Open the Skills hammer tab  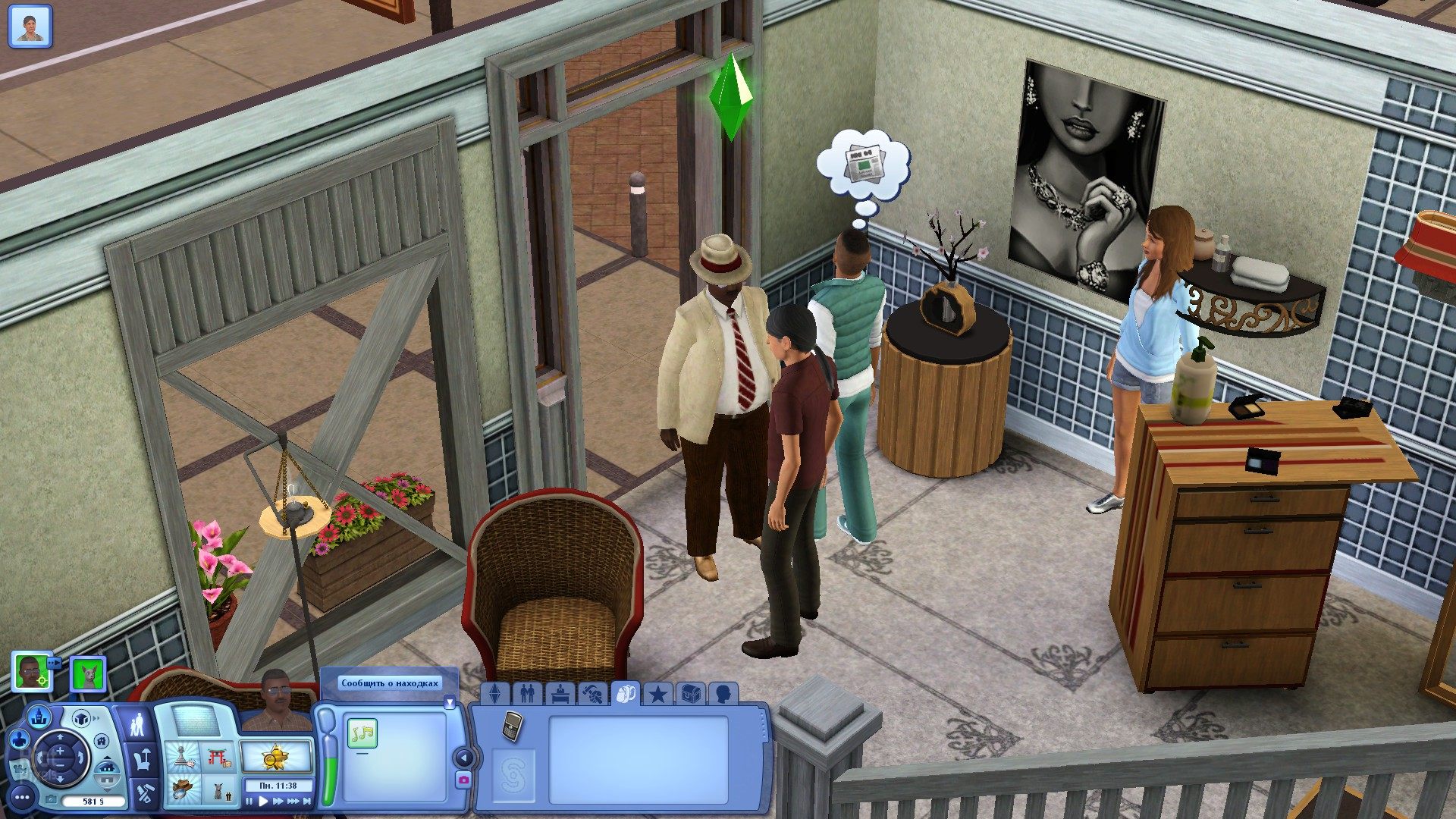tap(593, 694)
